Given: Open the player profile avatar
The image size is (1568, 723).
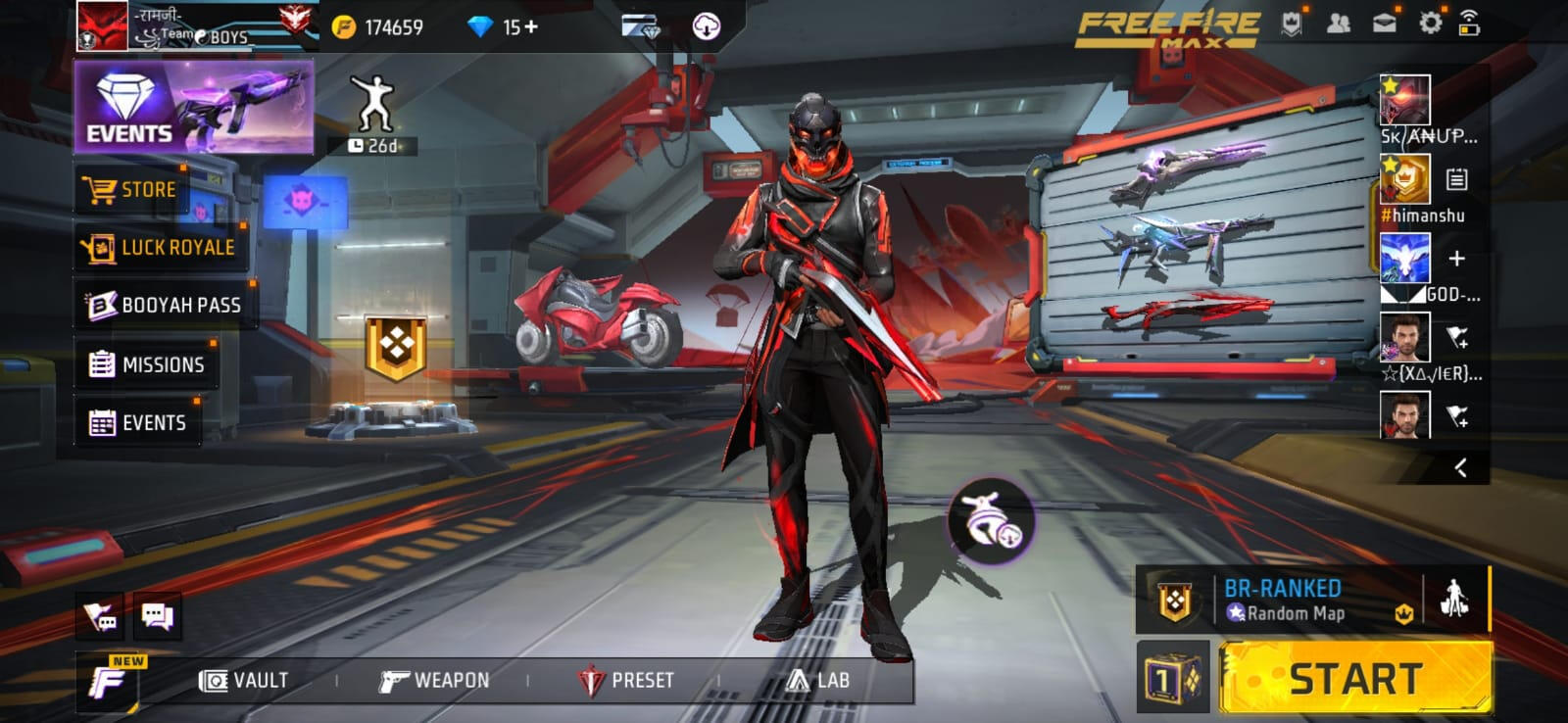Looking at the screenshot, I should [x=103, y=26].
